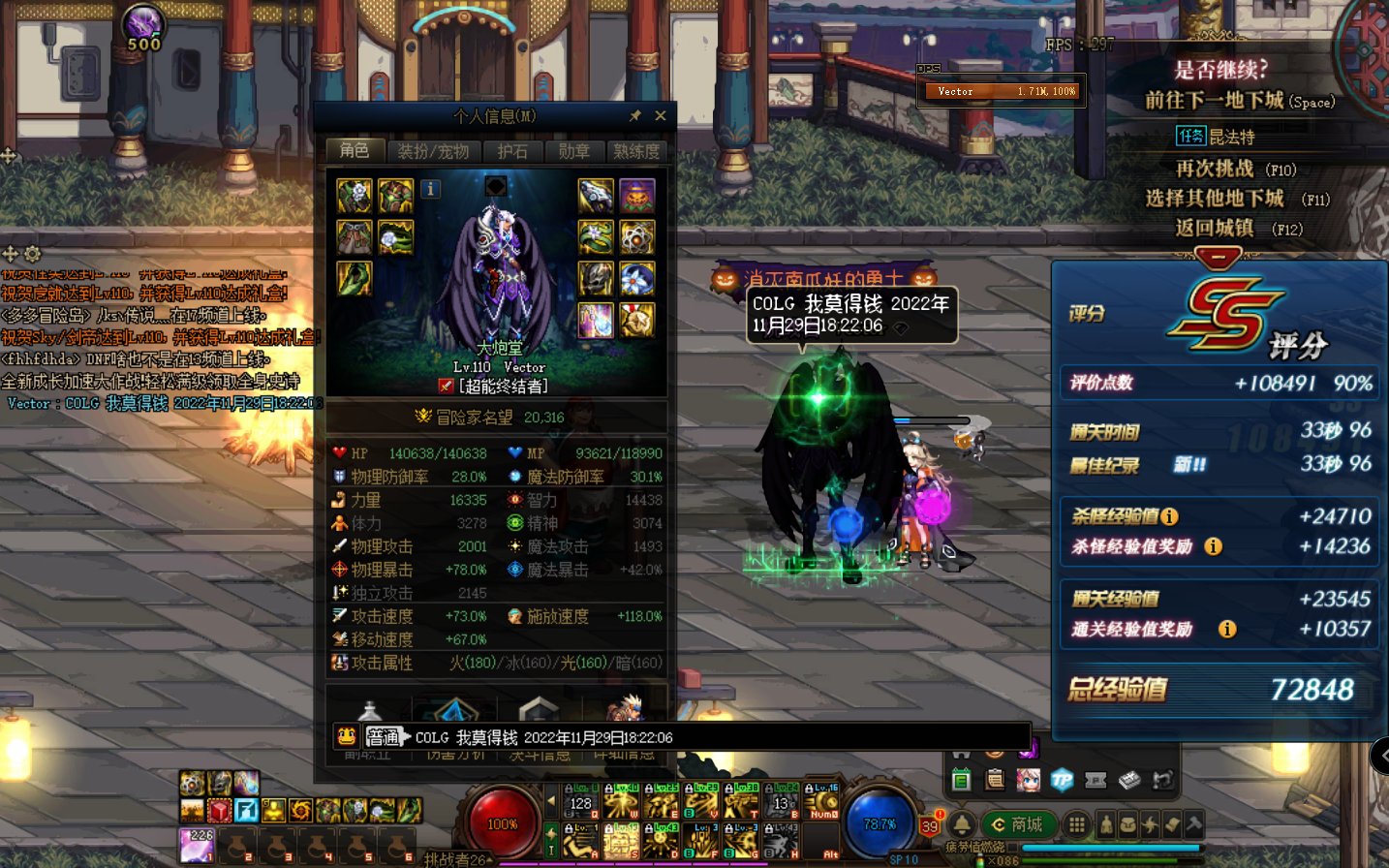Open the info tooltip beside 杀怪经验值

[1169, 516]
